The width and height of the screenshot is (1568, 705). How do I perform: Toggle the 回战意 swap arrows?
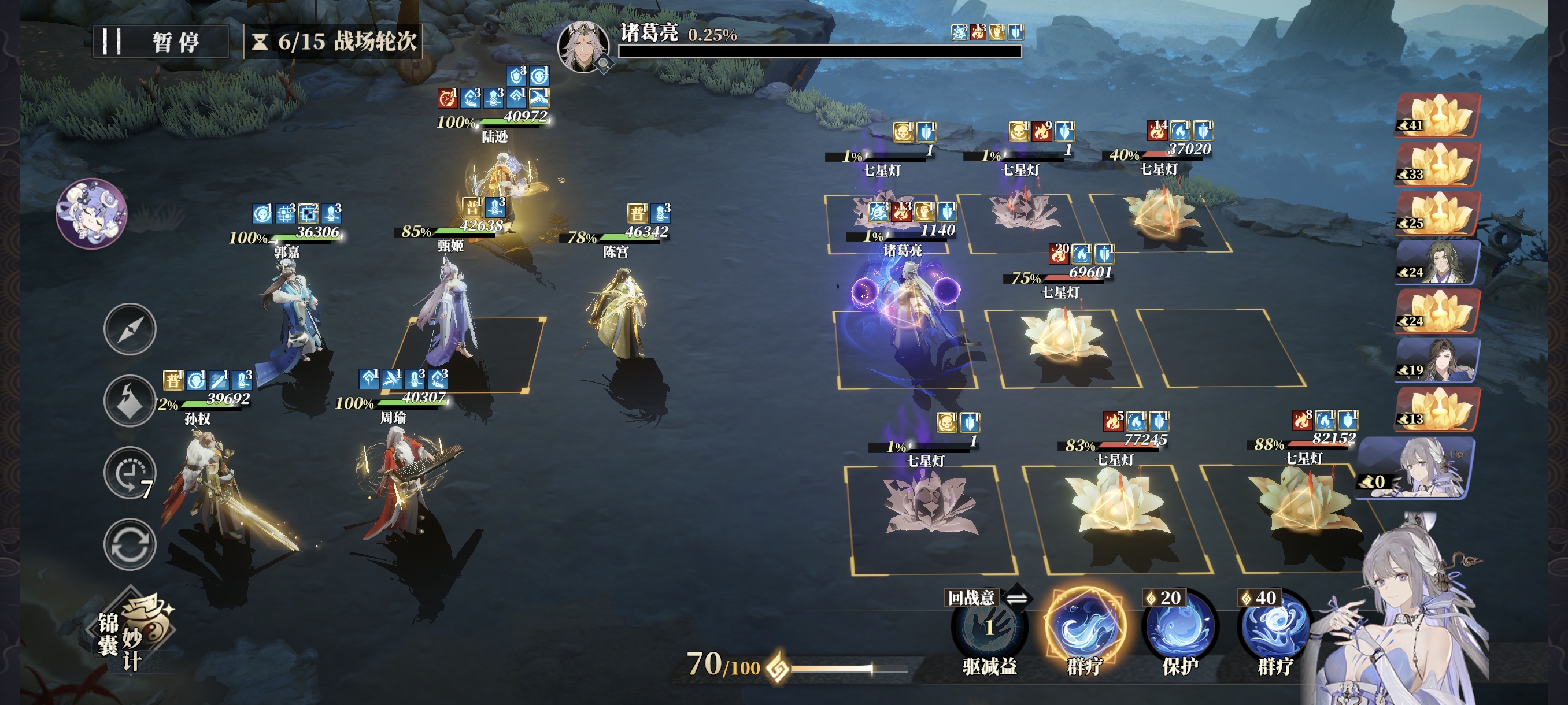[x=1016, y=599]
